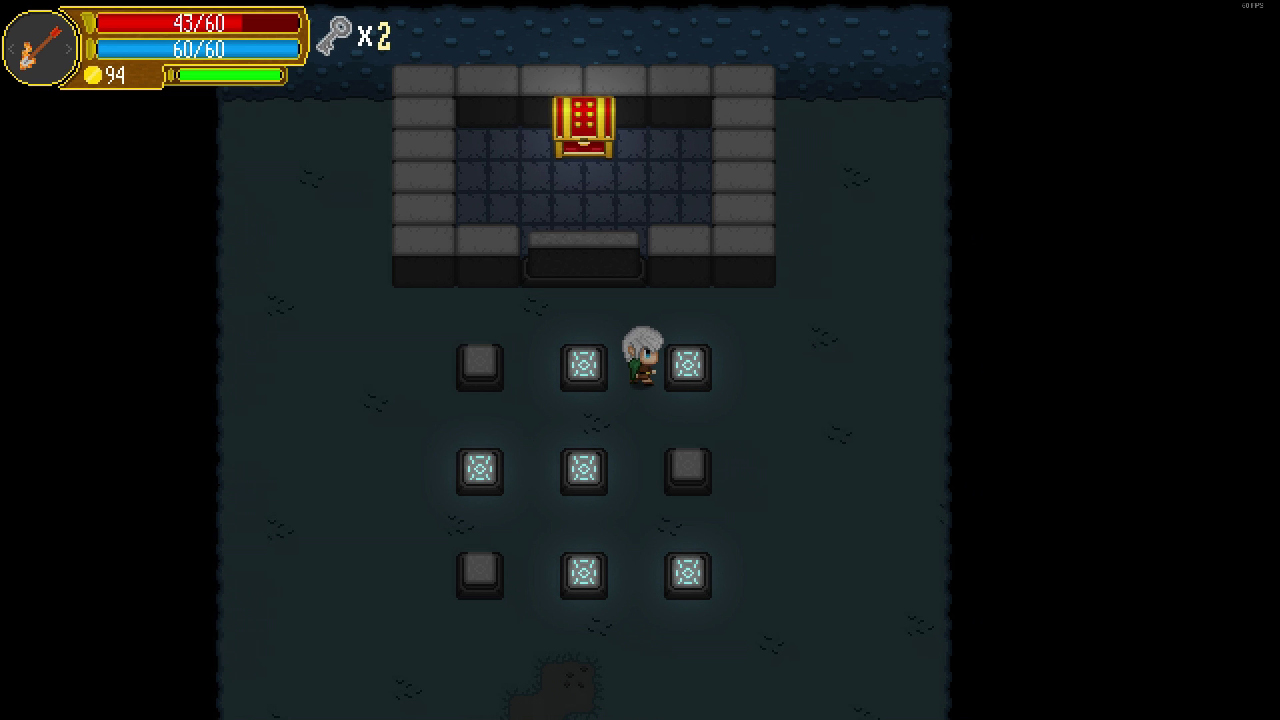Click the right arrow to cycle weapons
The height and width of the screenshot is (720, 1280).
click(x=69, y=47)
